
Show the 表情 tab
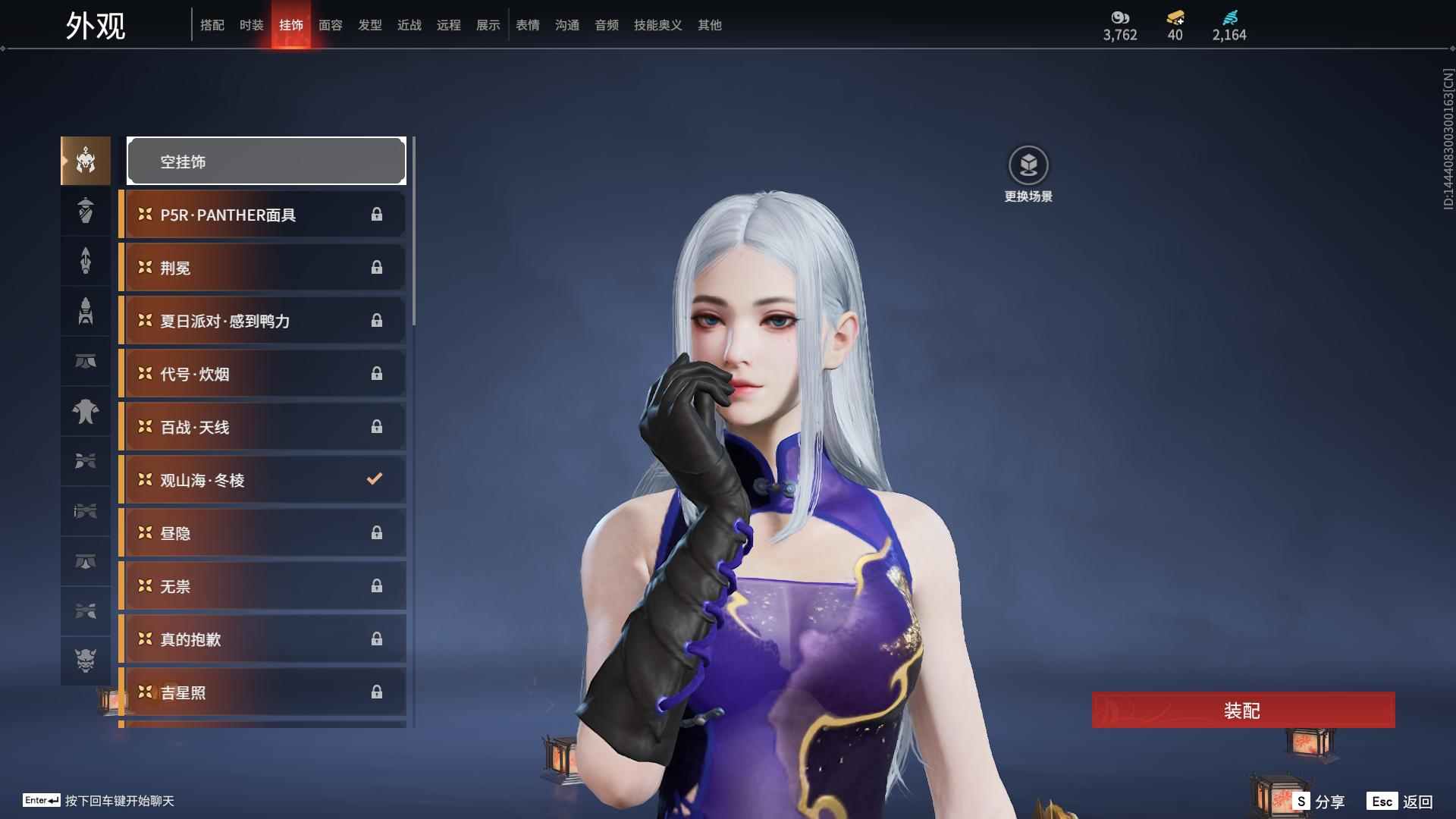528,25
